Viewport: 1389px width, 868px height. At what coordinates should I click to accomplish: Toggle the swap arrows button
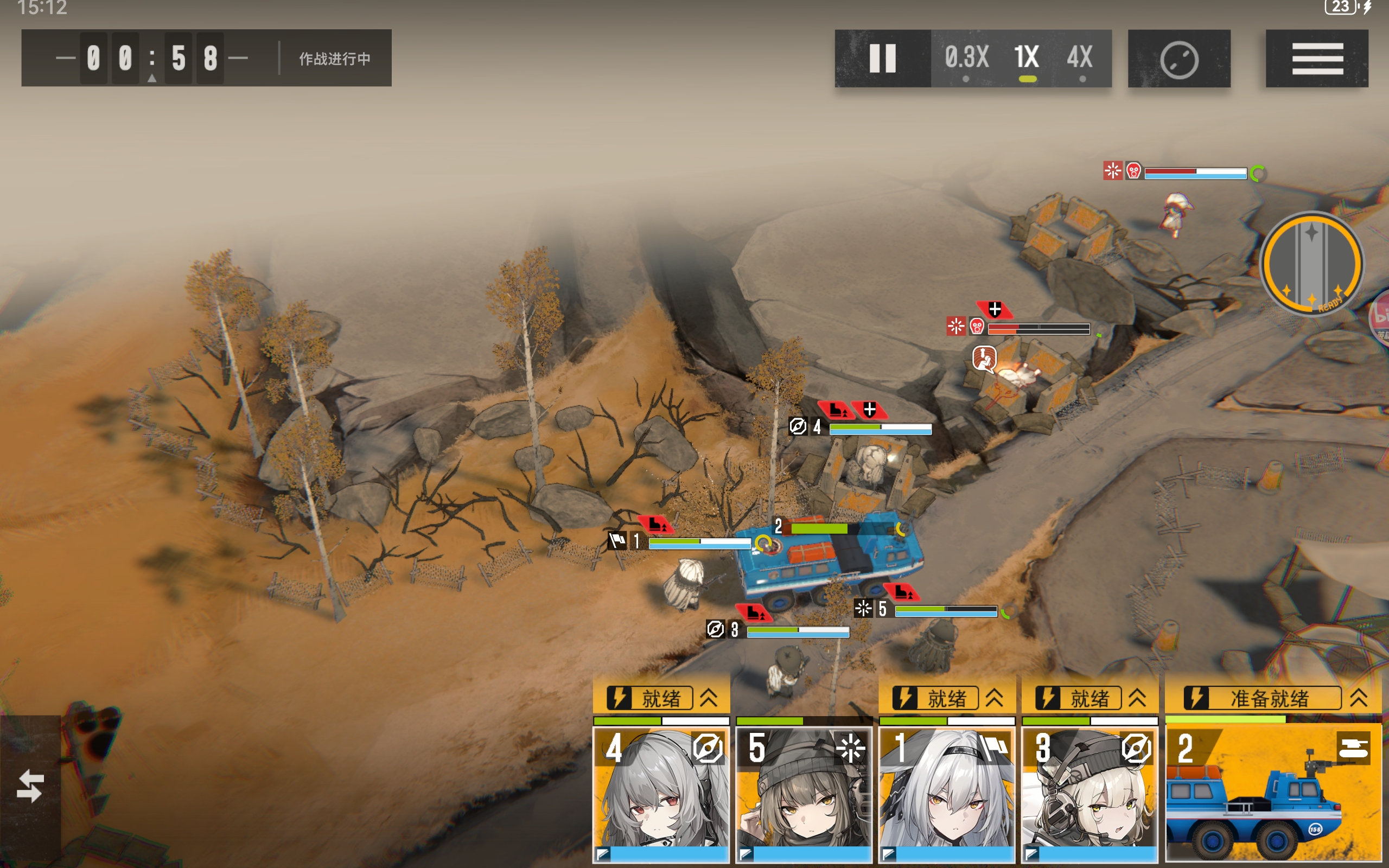pyautogui.click(x=30, y=786)
